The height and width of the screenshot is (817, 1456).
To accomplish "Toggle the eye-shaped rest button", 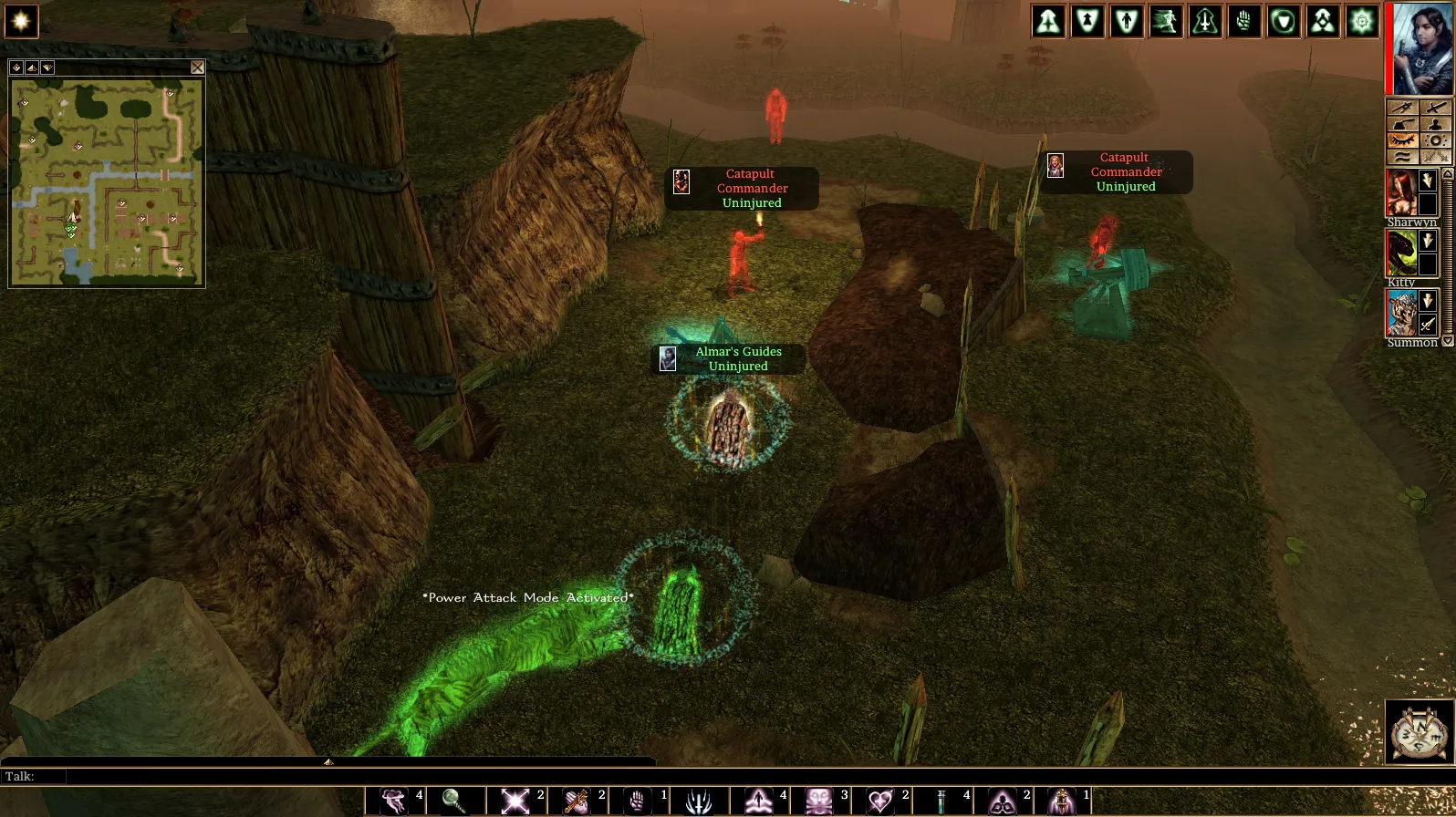I will (x=1402, y=140).
